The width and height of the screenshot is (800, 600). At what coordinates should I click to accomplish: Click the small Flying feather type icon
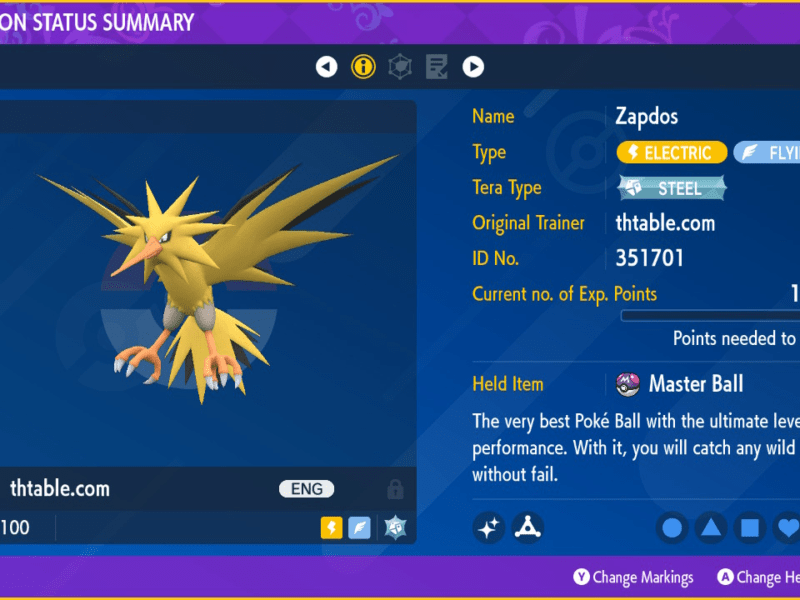[360, 528]
